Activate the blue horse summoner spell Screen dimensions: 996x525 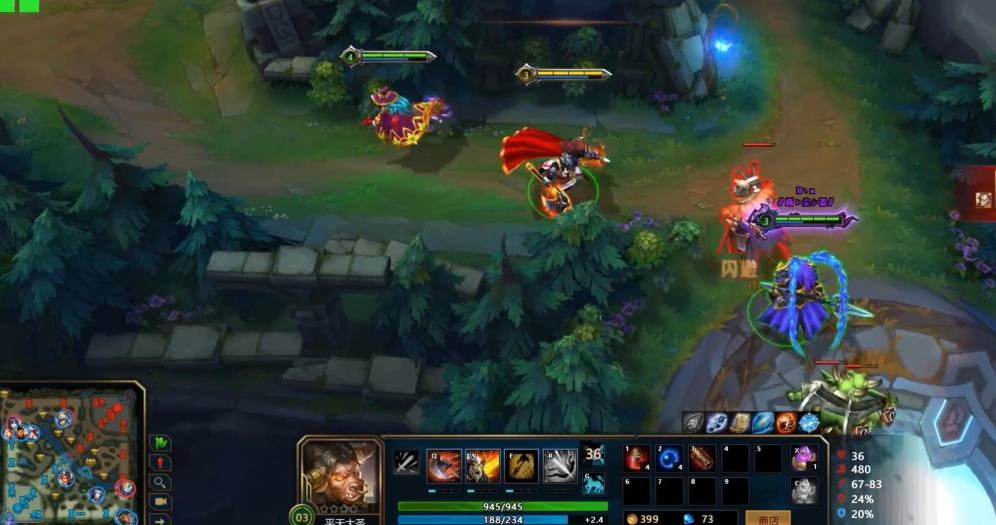coord(593,483)
